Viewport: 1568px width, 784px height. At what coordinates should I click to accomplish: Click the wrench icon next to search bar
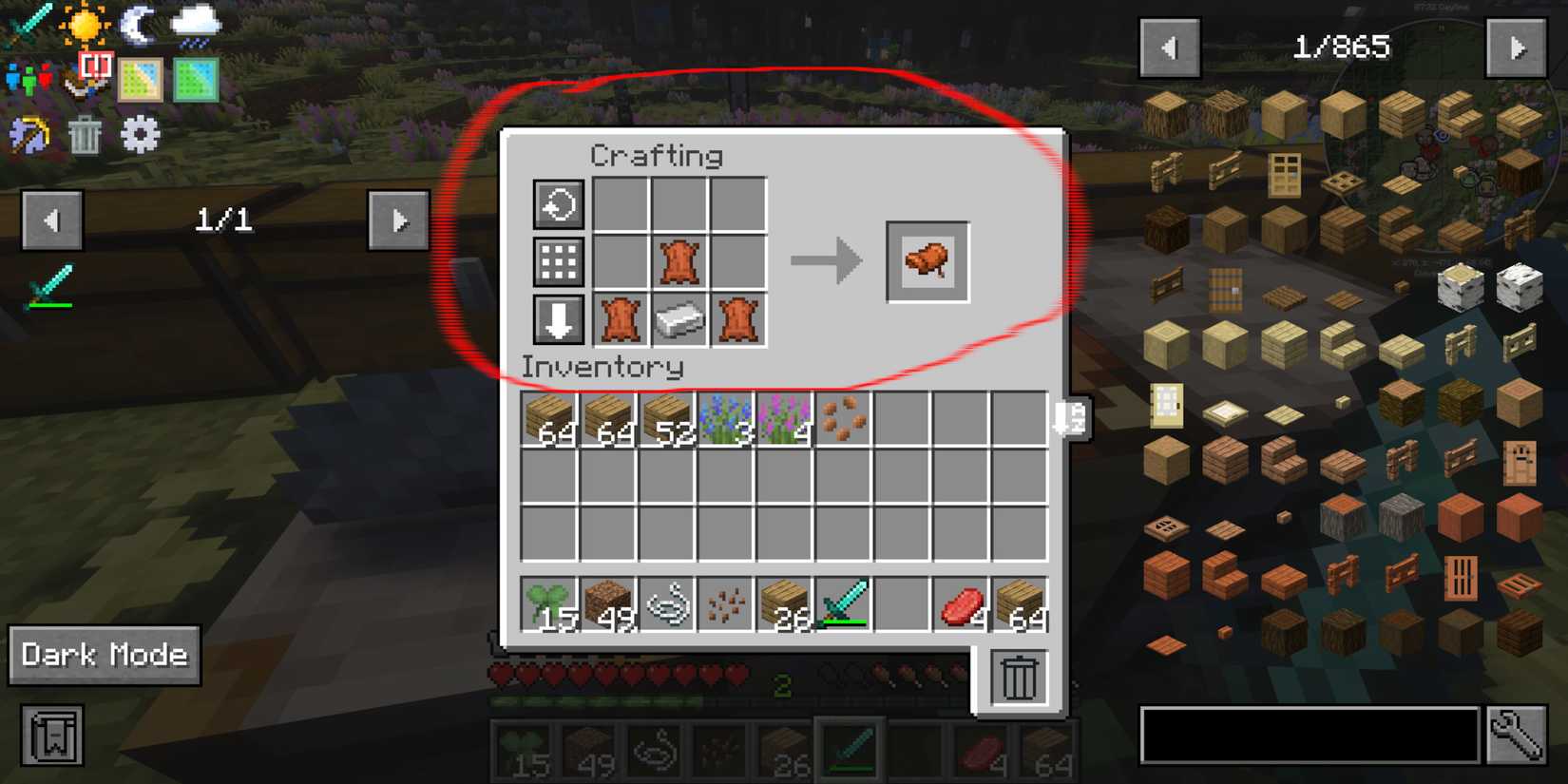point(1518,735)
